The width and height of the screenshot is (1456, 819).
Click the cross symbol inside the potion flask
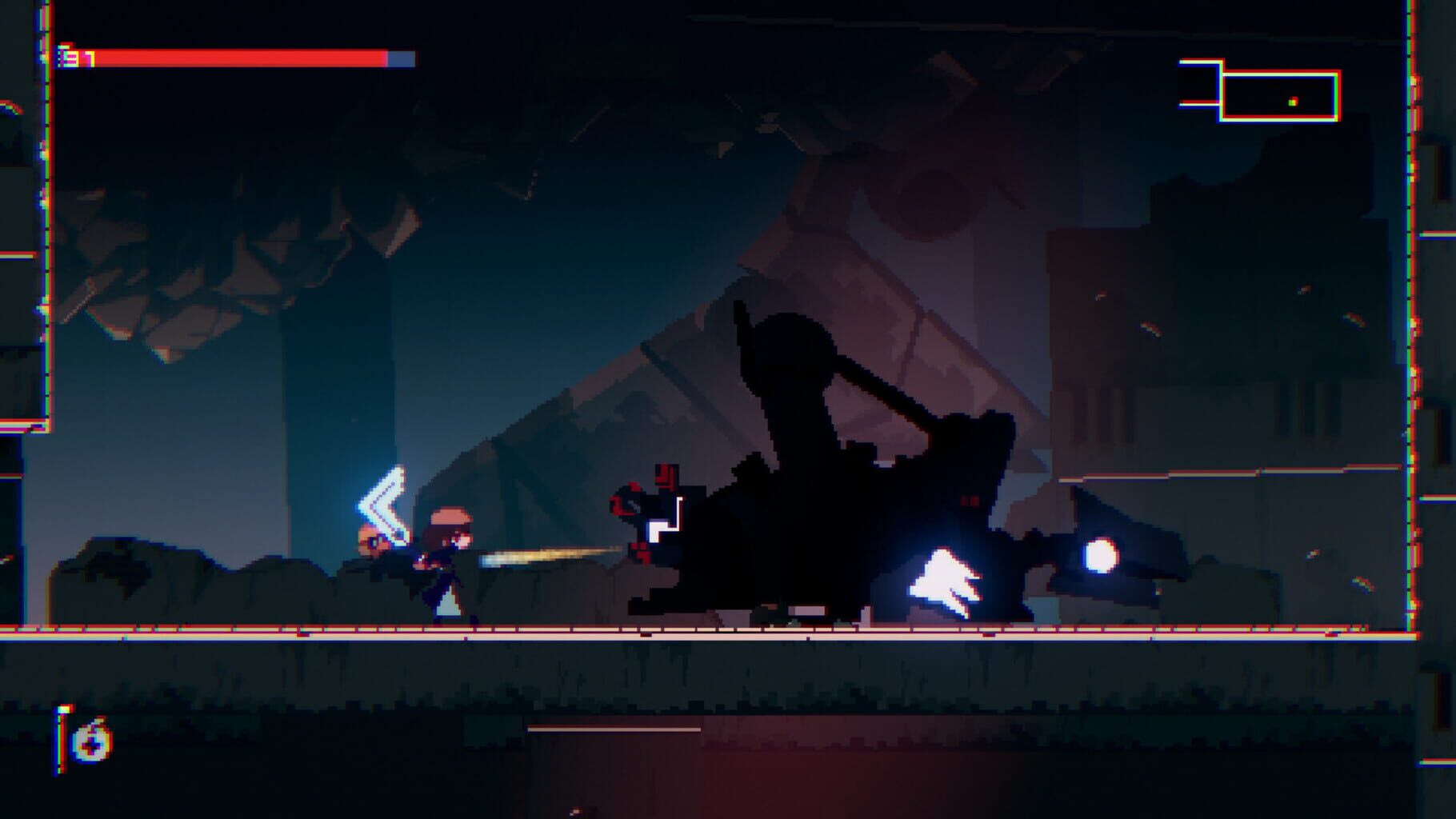(x=93, y=746)
